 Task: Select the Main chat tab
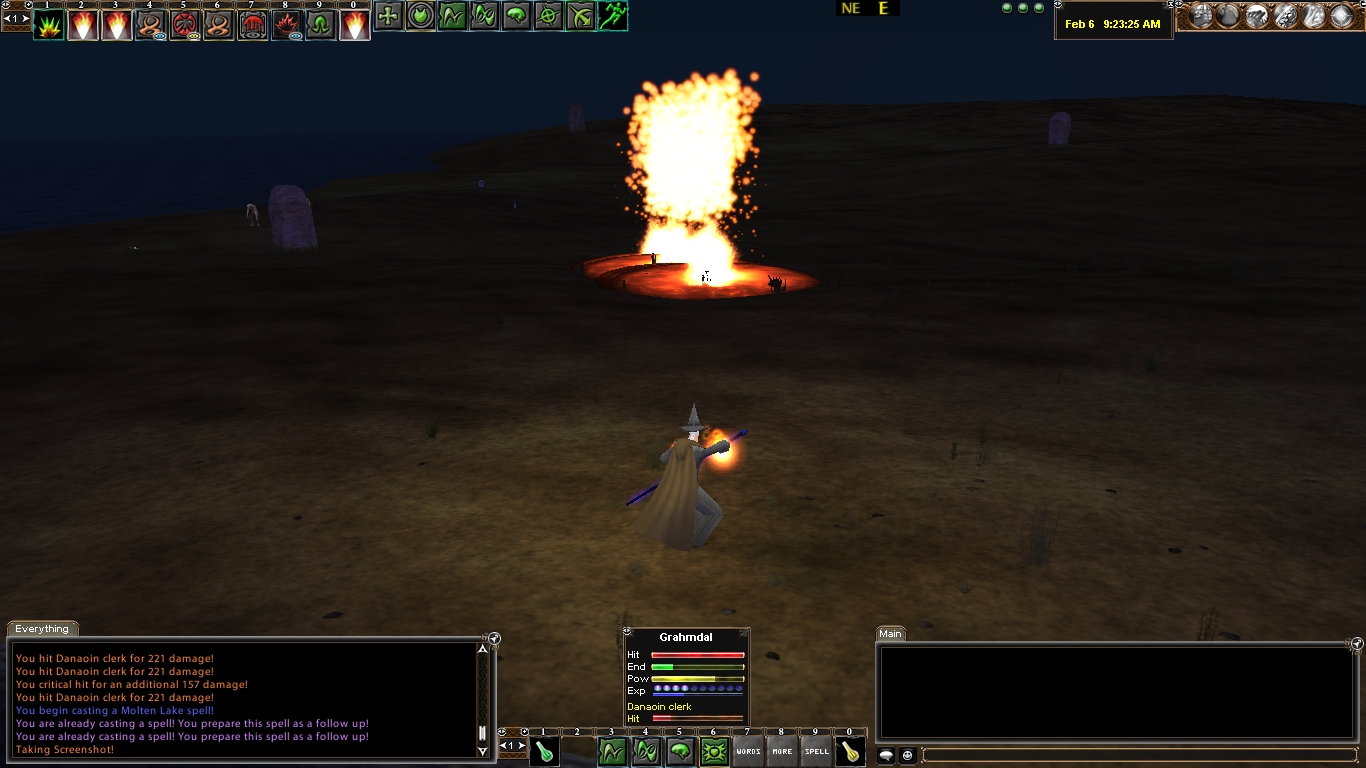point(890,634)
